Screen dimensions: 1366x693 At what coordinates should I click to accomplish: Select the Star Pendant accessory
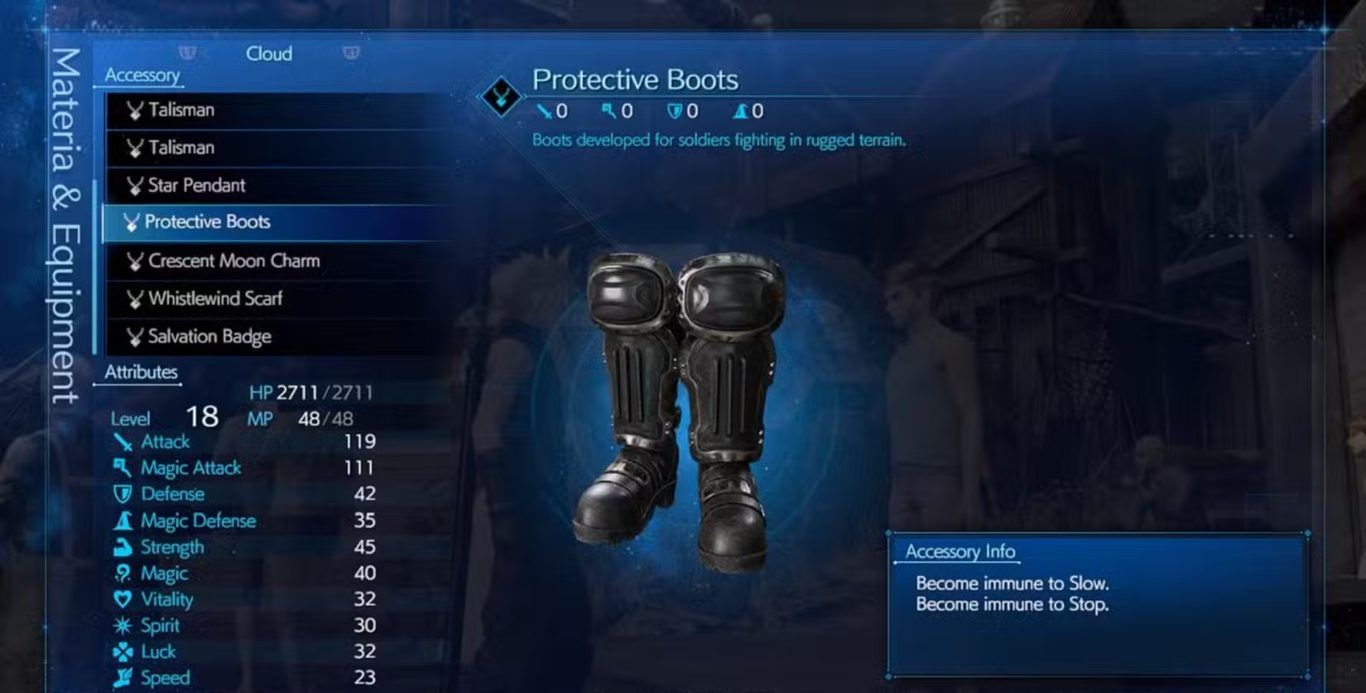pos(197,185)
